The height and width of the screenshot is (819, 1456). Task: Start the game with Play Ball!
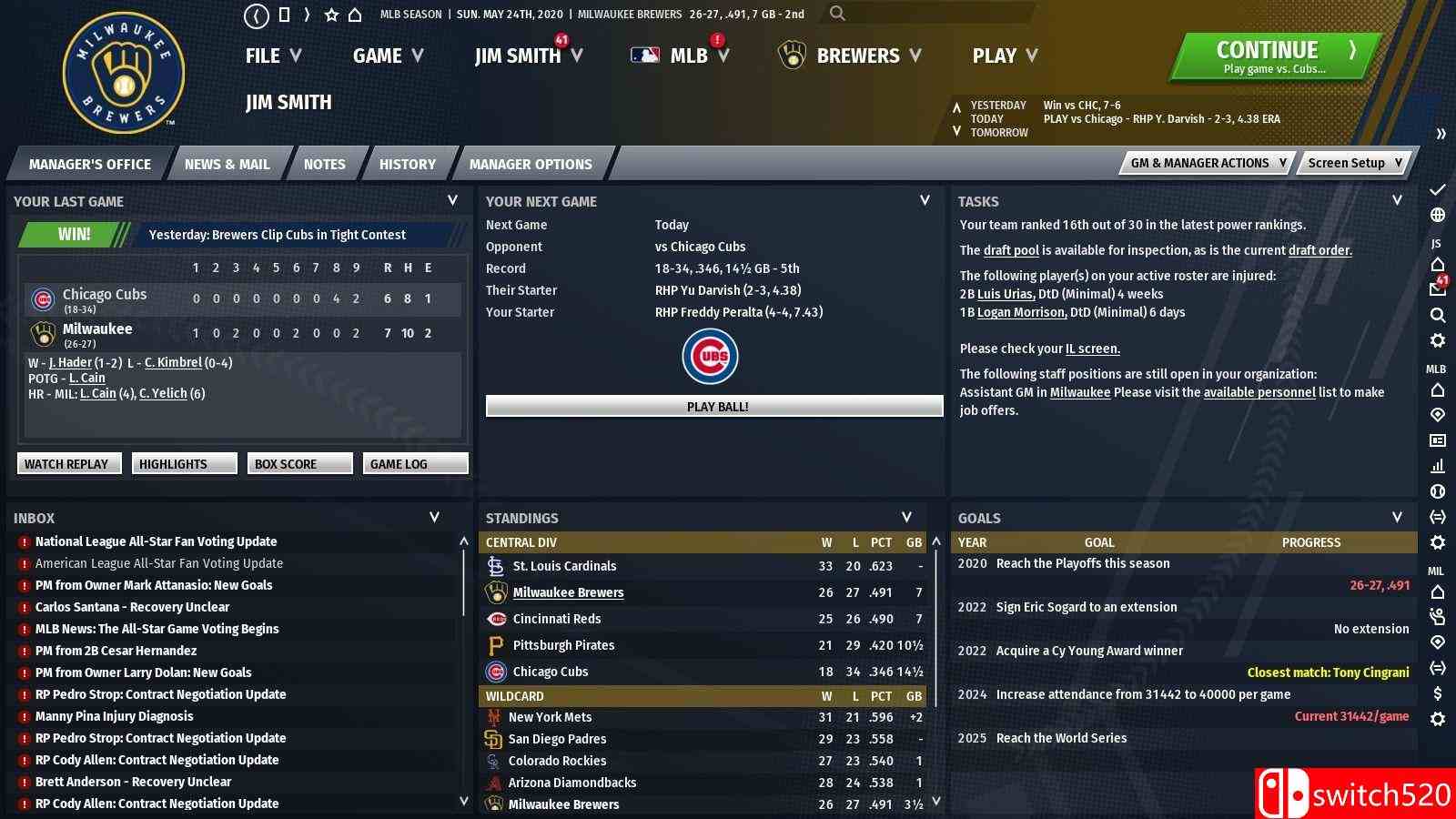tap(714, 407)
